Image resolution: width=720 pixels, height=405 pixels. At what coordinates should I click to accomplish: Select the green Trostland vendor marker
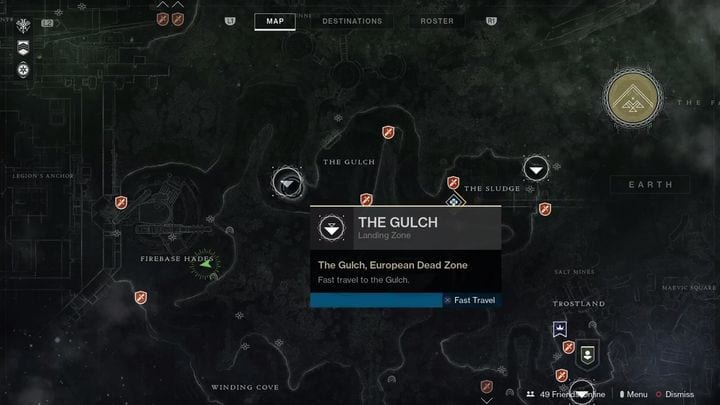pos(587,352)
